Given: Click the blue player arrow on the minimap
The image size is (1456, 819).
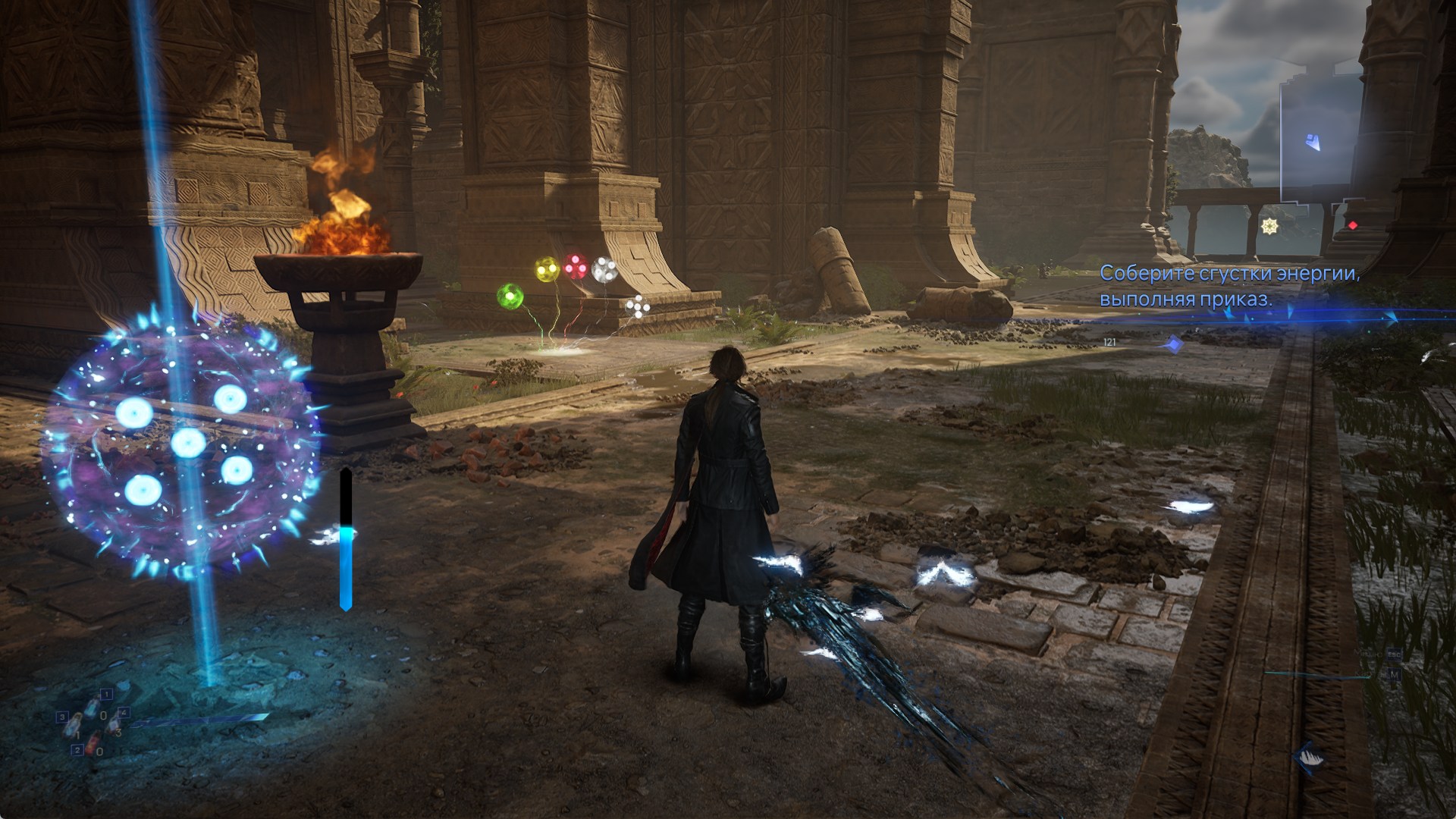Looking at the screenshot, I should tap(1311, 141).
